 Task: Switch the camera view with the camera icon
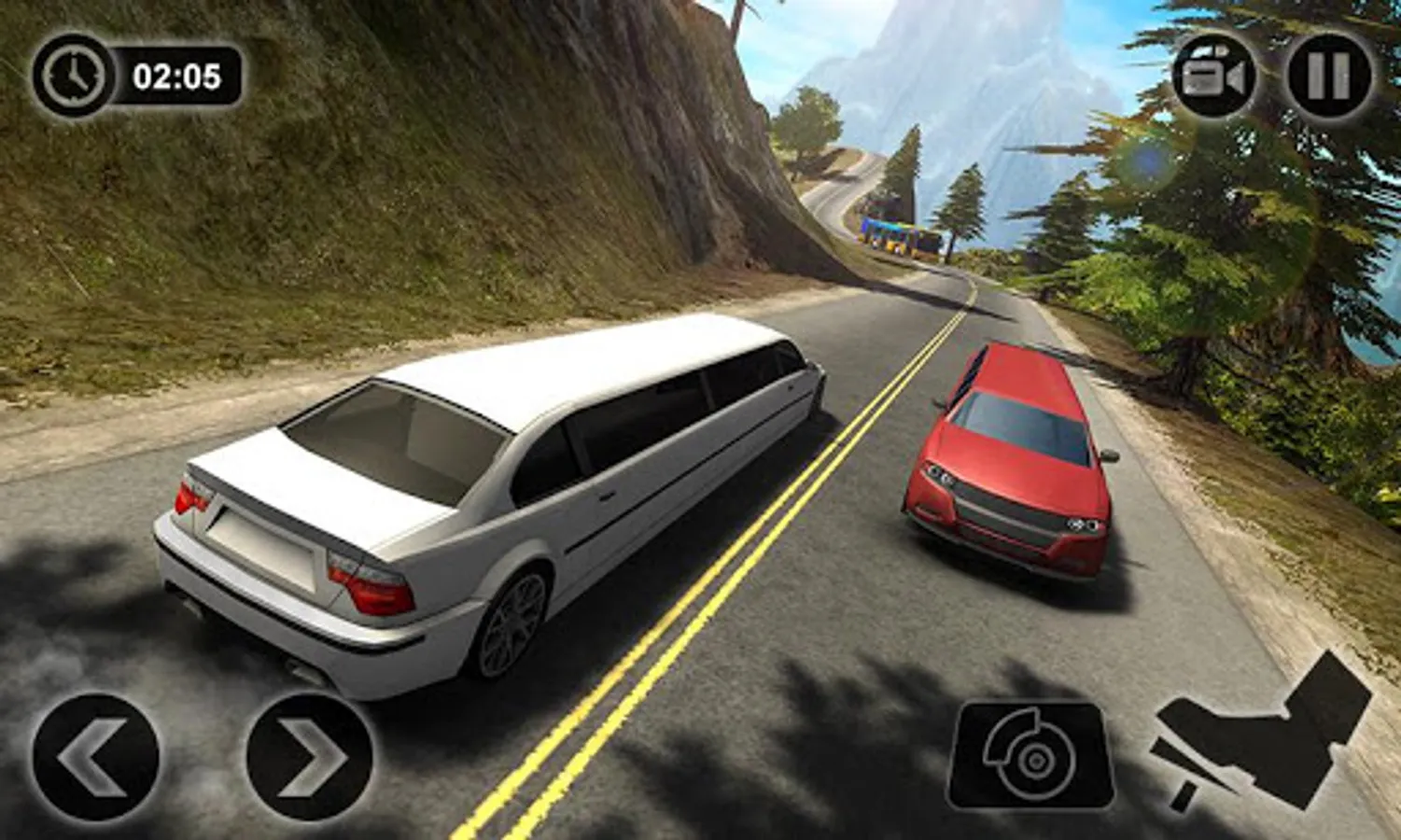click(1212, 77)
